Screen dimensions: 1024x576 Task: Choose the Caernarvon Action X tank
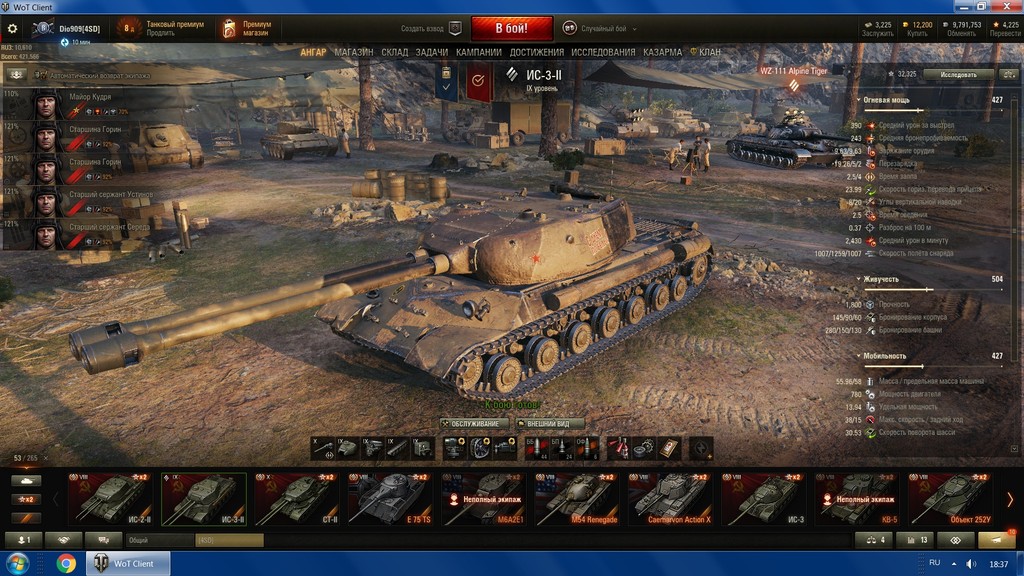[x=672, y=498]
